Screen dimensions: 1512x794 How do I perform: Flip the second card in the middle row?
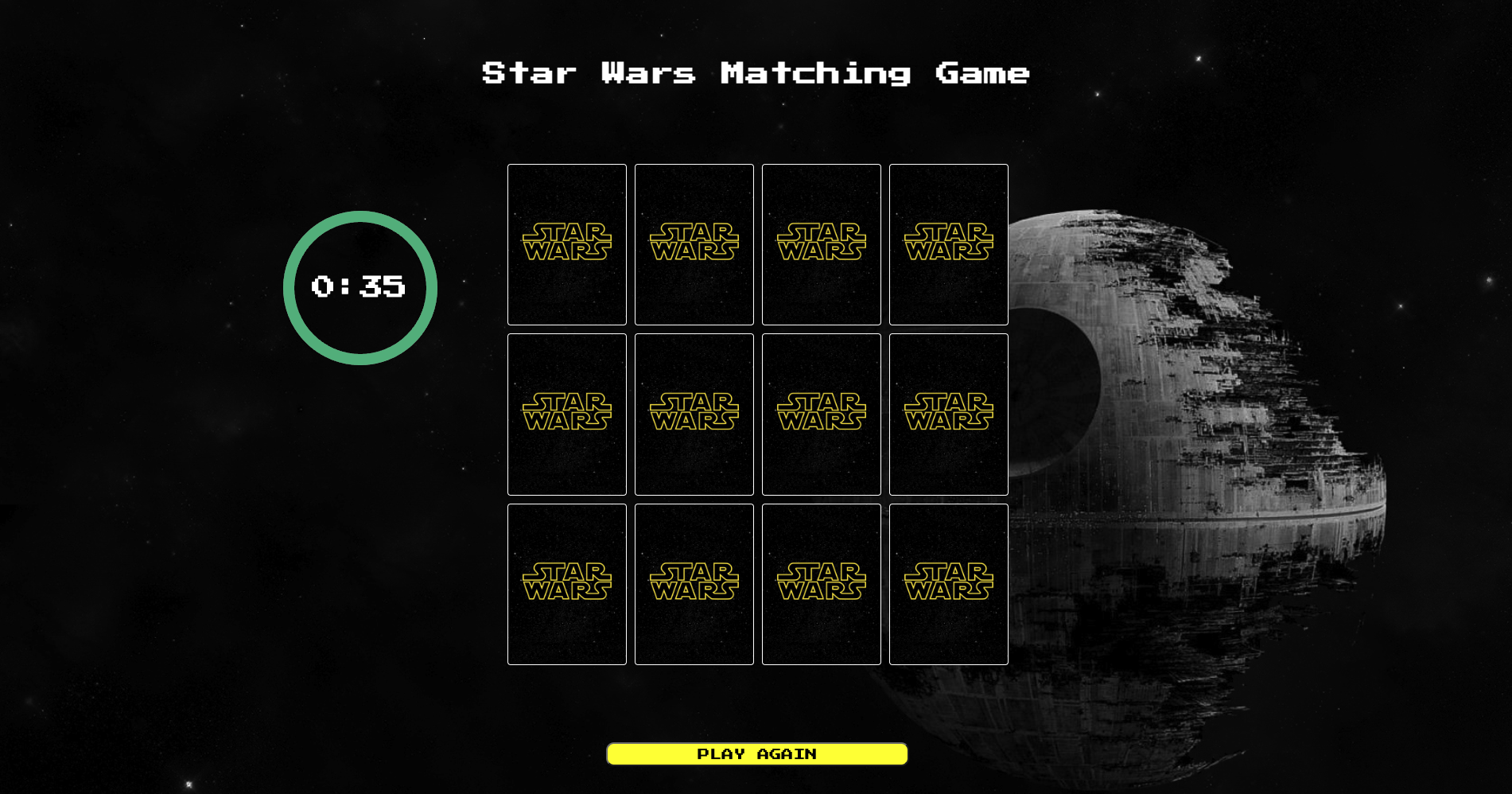click(694, 414)
